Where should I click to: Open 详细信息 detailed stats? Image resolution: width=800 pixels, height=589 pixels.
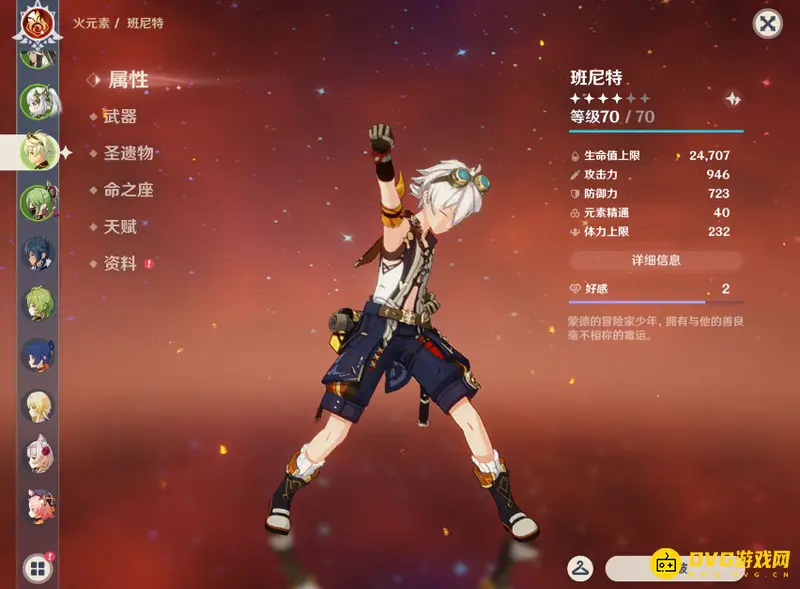[656, 260]
